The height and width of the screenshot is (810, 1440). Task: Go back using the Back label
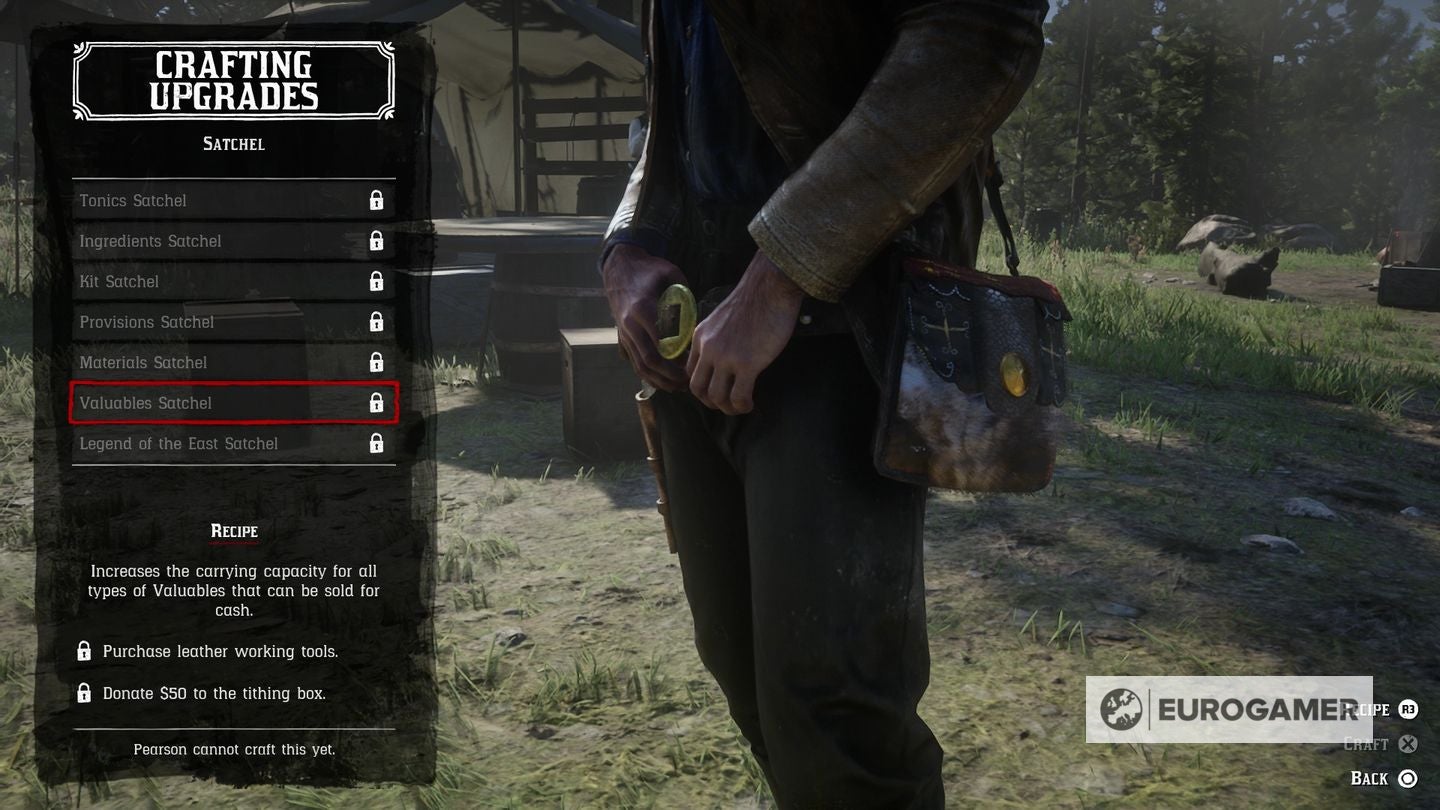tap(1370, 778)
